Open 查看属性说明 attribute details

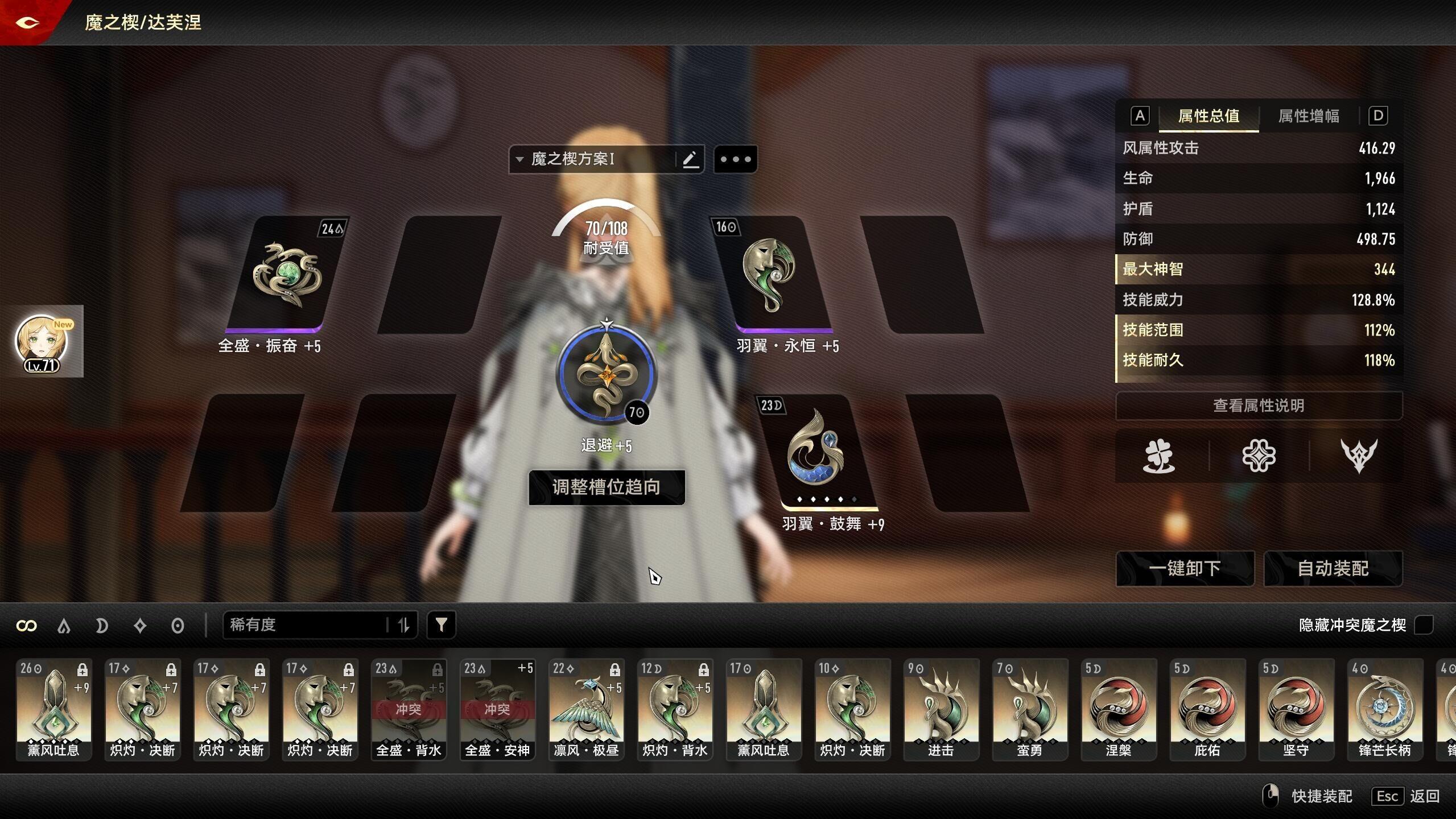click(1259, 406)
